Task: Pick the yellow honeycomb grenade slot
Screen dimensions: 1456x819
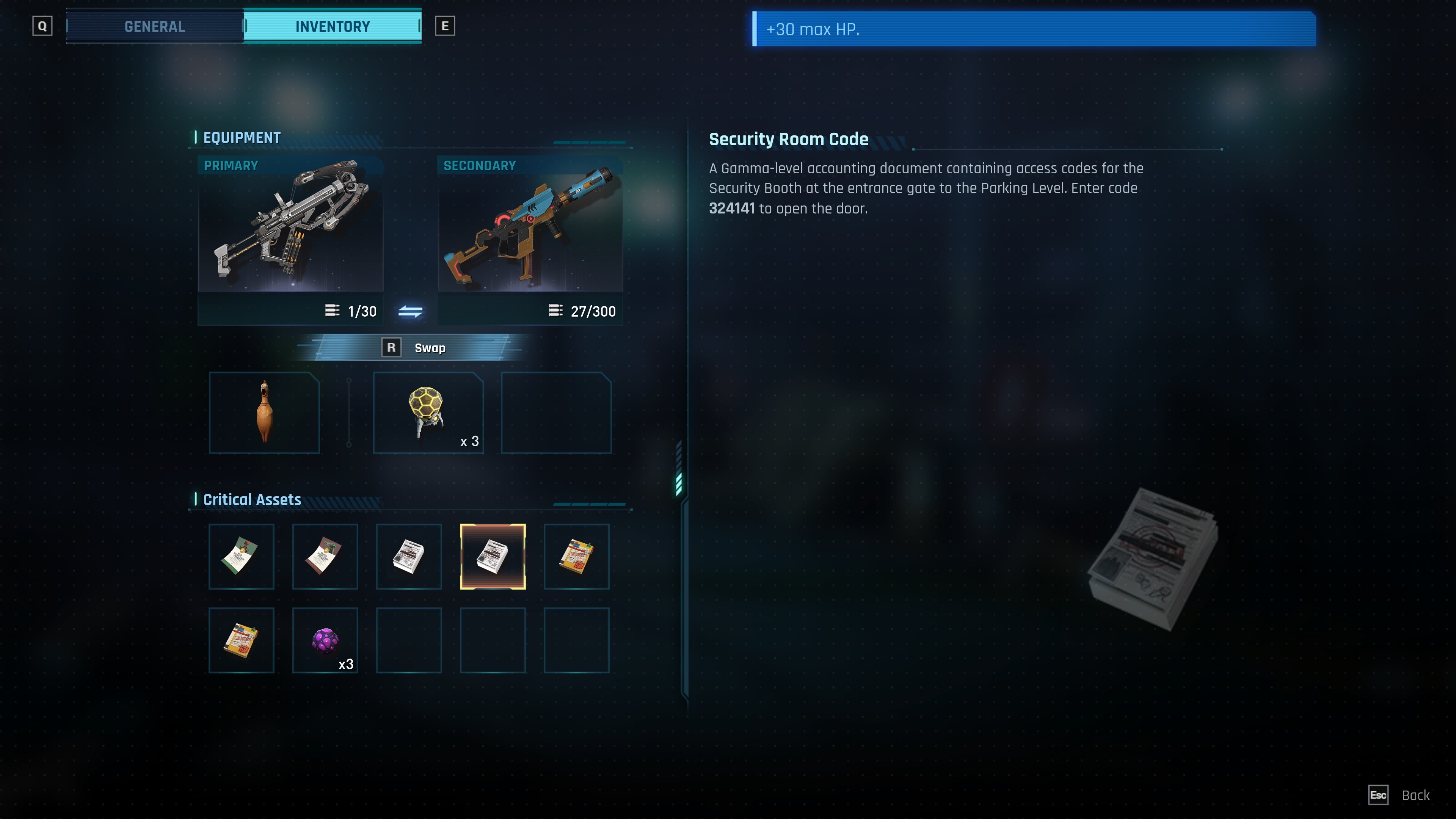Action: click(x=428, y=413)
